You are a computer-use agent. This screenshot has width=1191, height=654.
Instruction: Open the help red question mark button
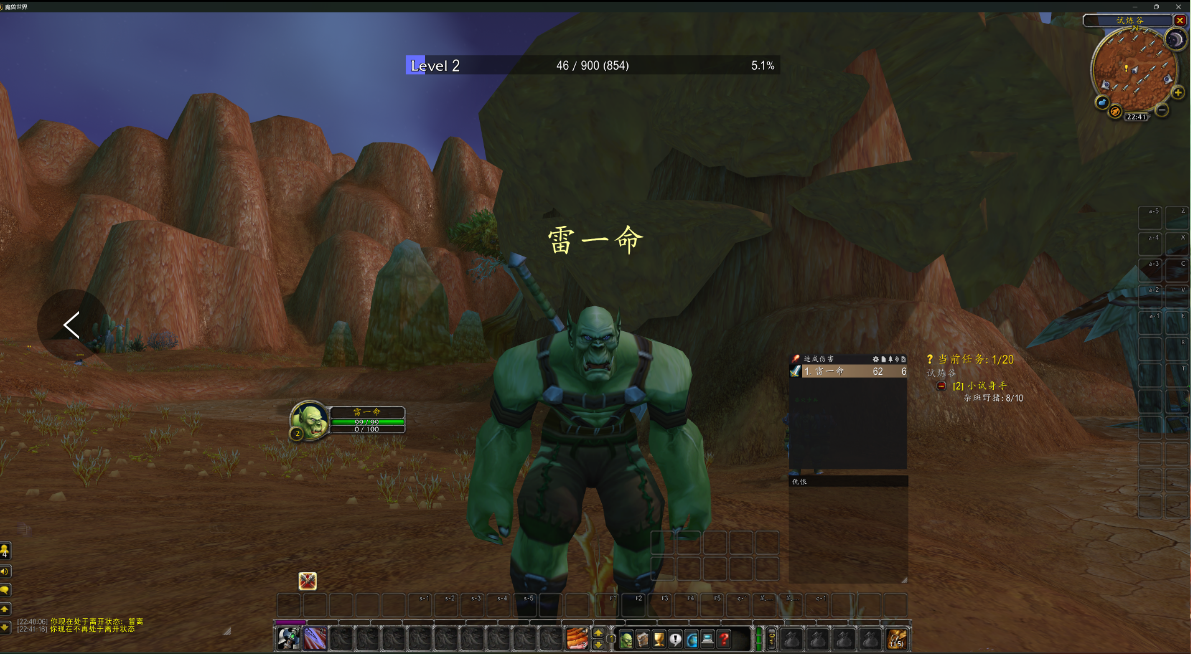tap(724, 639)
